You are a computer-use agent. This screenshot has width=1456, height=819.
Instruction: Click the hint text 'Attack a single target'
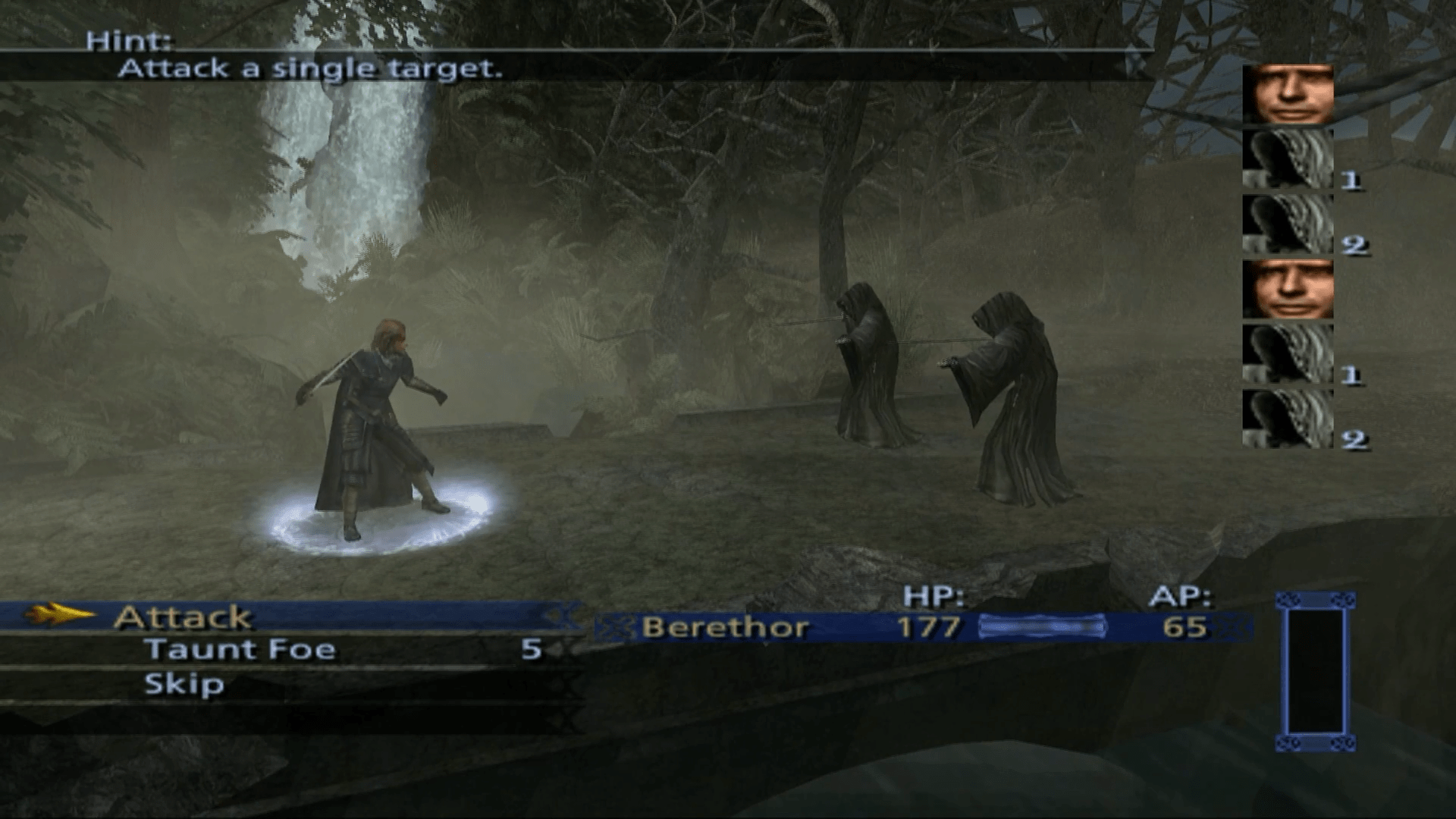(312, 68)
